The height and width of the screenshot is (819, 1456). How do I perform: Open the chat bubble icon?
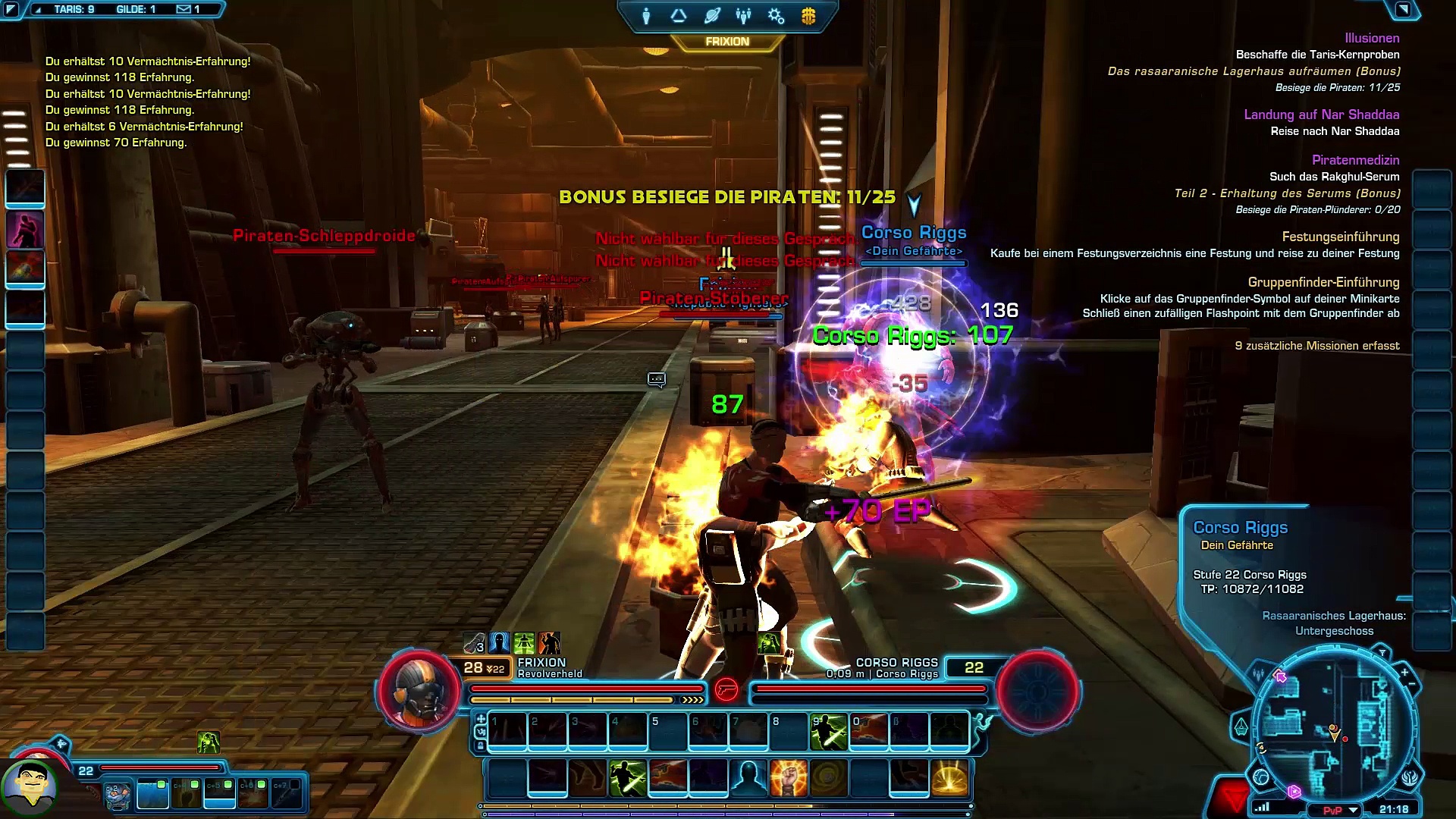pyautogui.click(x=656, y=379)
